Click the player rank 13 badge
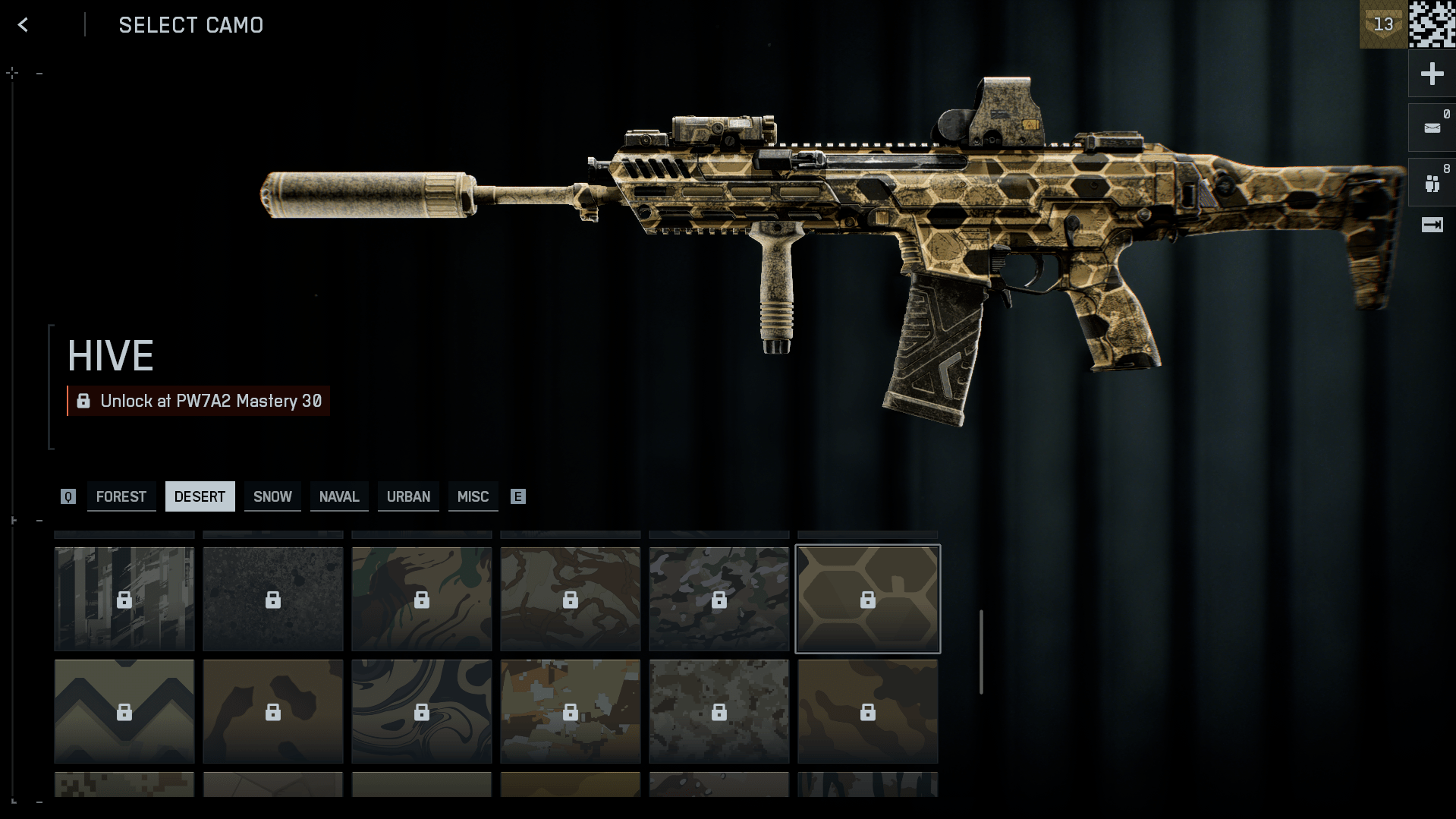Screen dimensions: 1456x819 pos(1383,24)
